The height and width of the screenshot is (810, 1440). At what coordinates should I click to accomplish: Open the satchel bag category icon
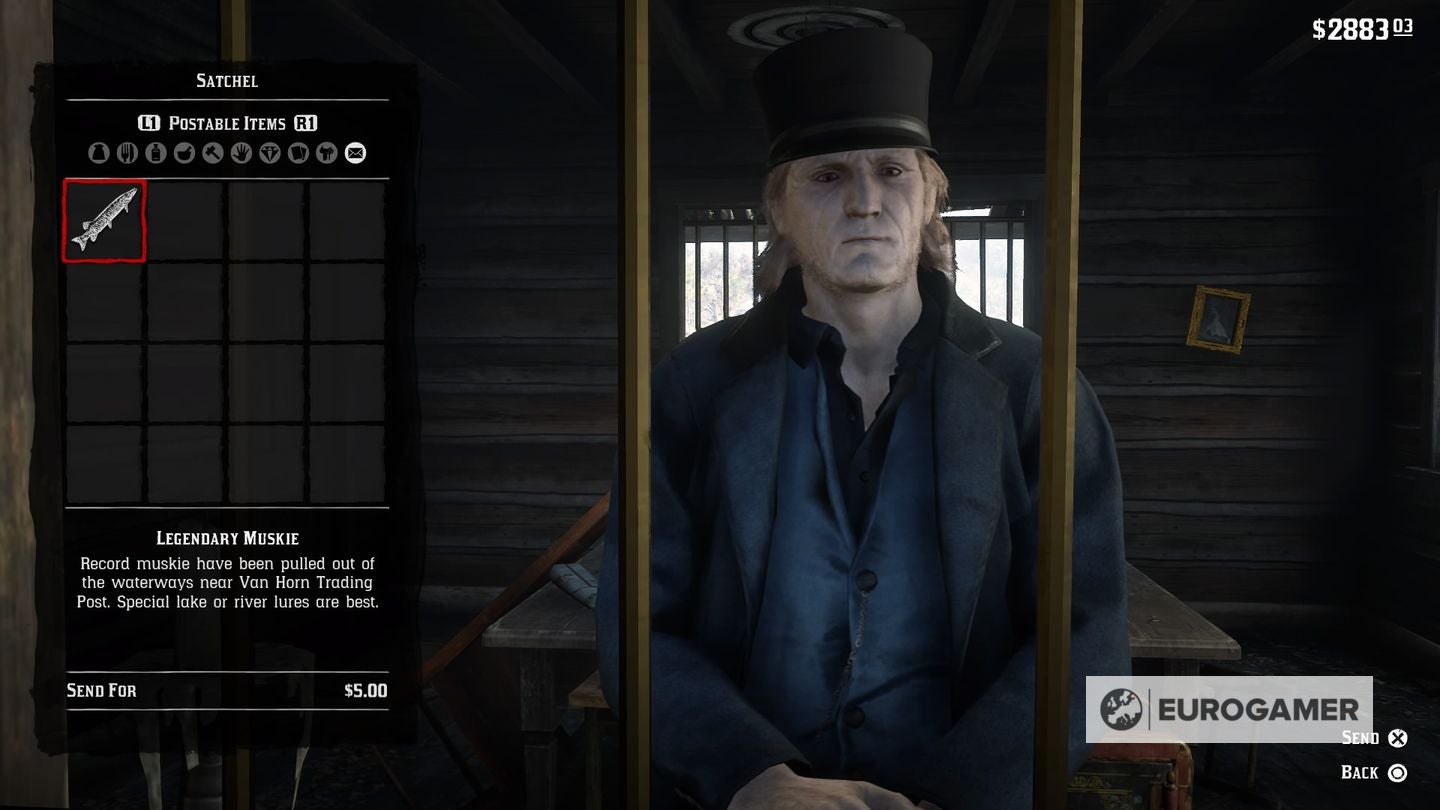99,153
